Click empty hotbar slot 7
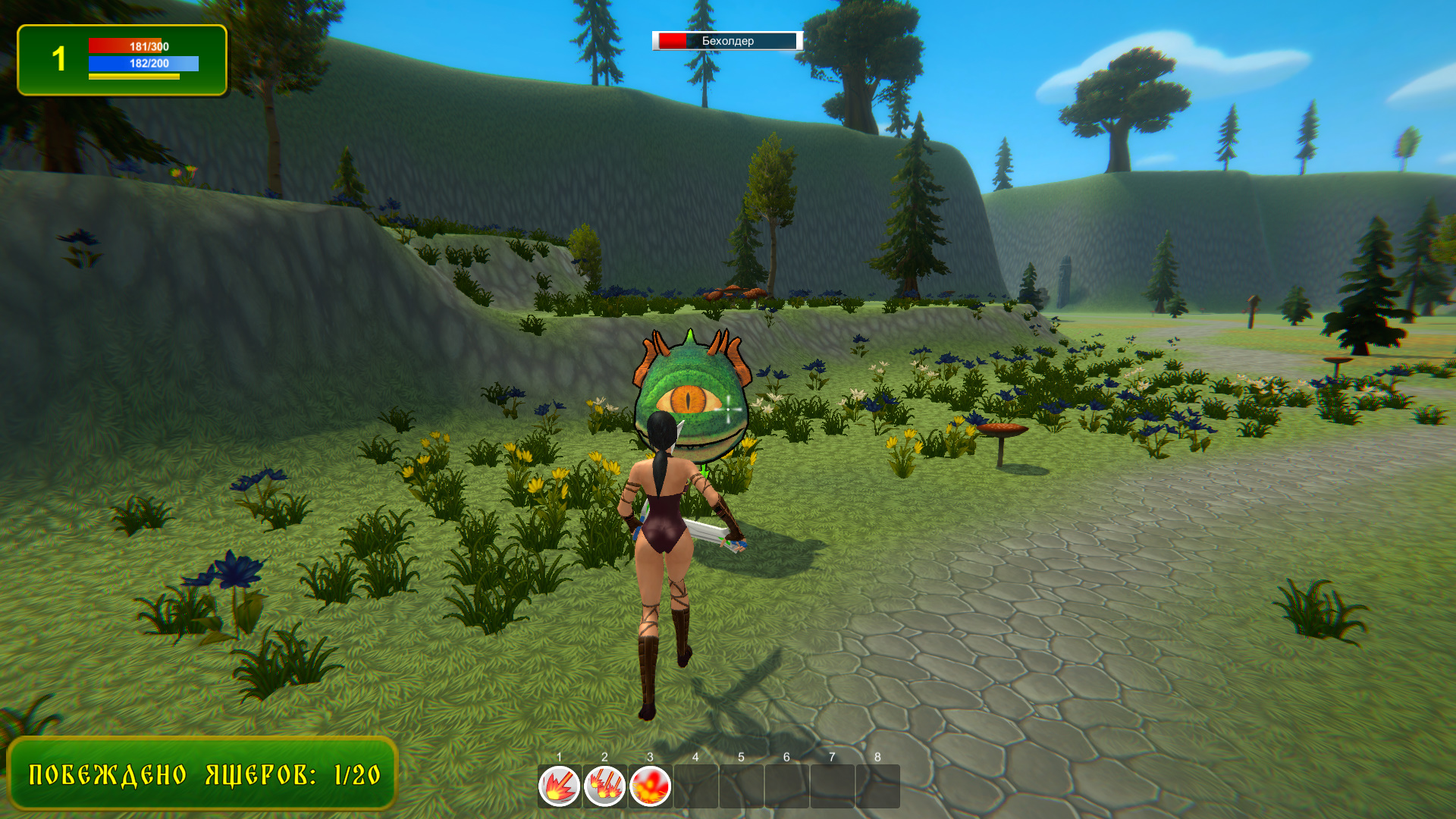Image resolution: width=1456 pixels, height=819 pixels. [833, 787]
